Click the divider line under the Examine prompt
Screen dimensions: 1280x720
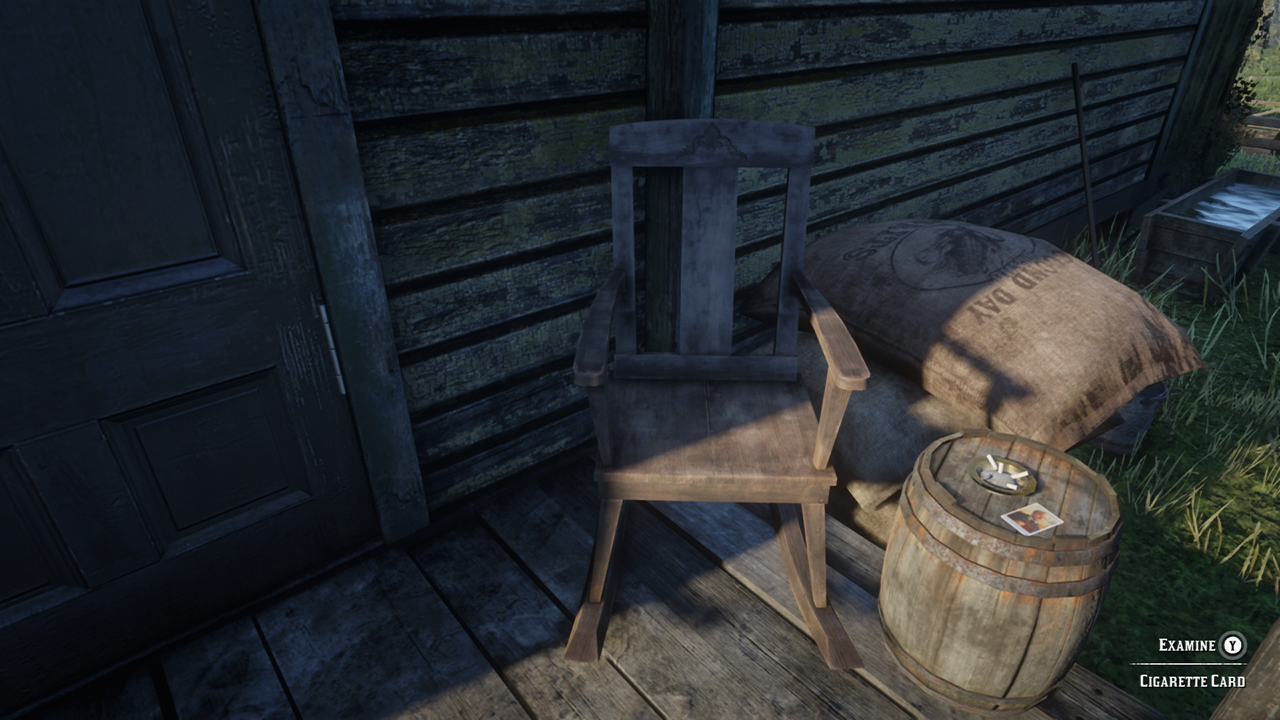(1192, 665)
